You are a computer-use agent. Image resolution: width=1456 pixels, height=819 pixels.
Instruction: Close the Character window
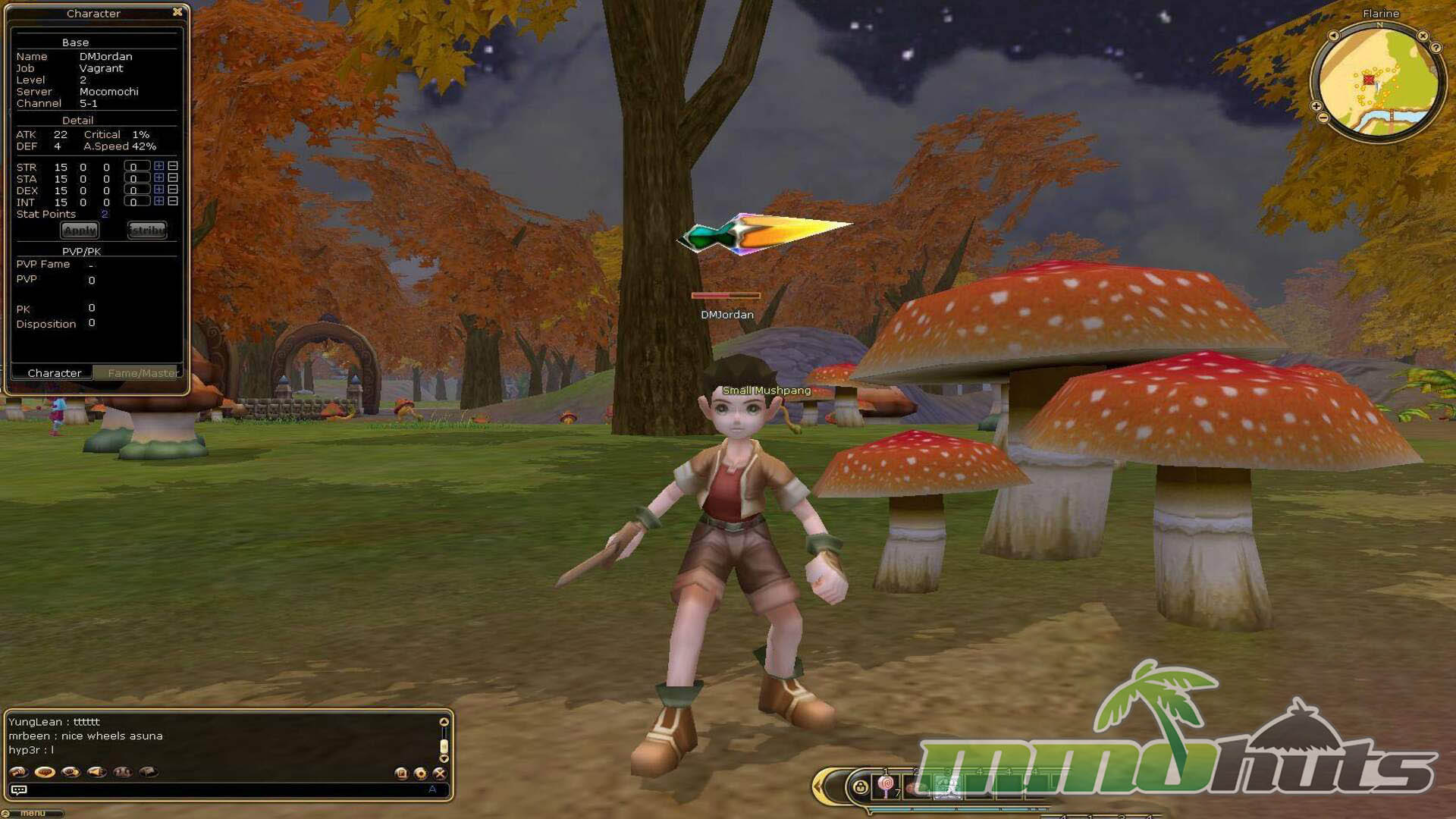tap(177, 12)
